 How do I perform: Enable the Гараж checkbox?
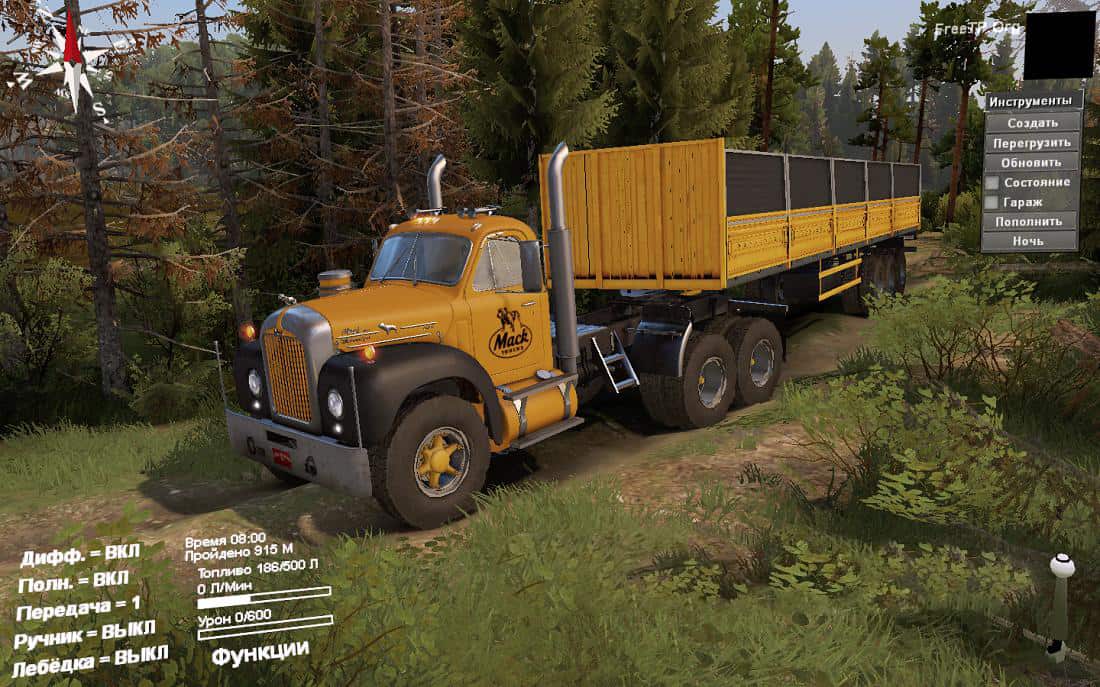pos(992,202)
